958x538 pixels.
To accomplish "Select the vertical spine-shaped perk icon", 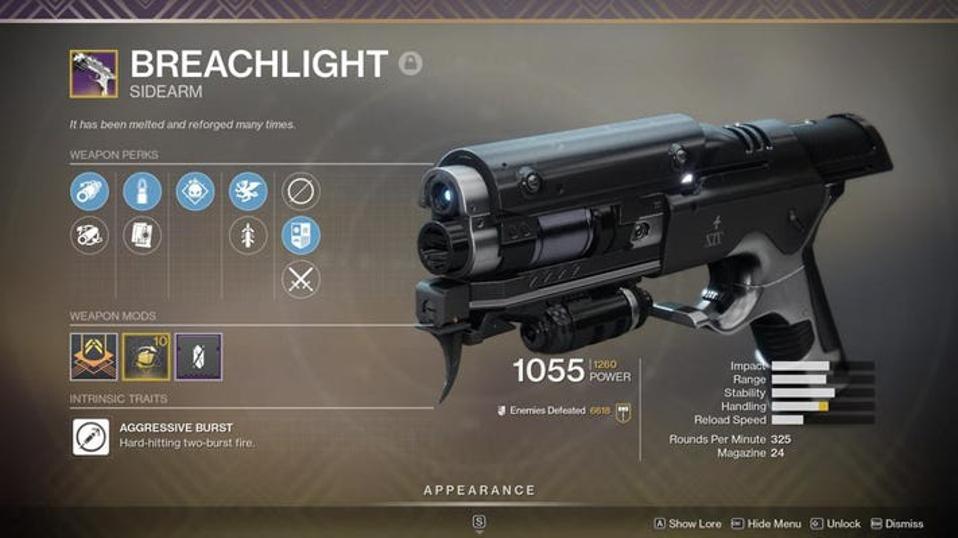I will point(248,236).
